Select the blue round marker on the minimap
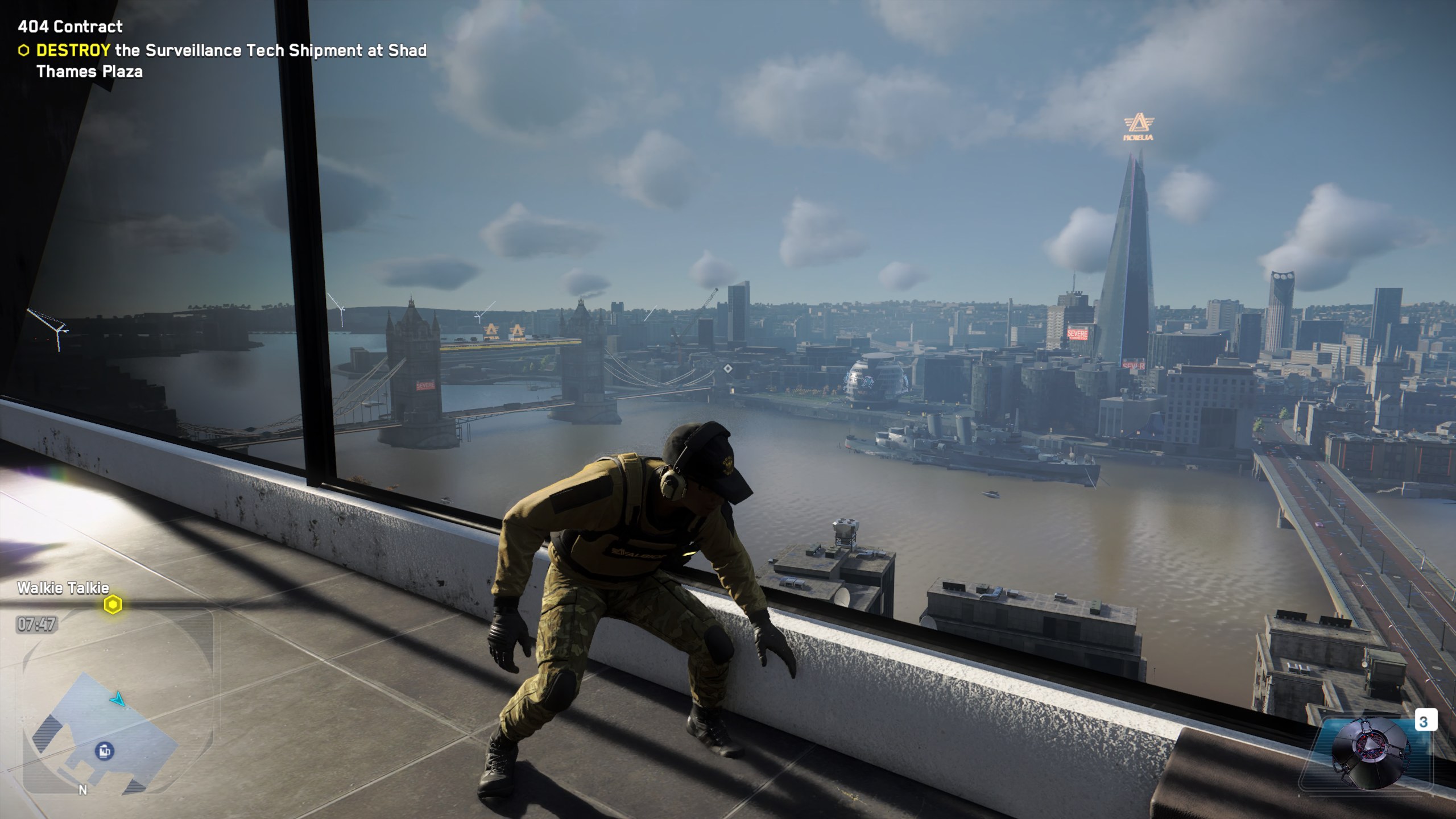Screen dimensions: 1456x819 point(104,750)
